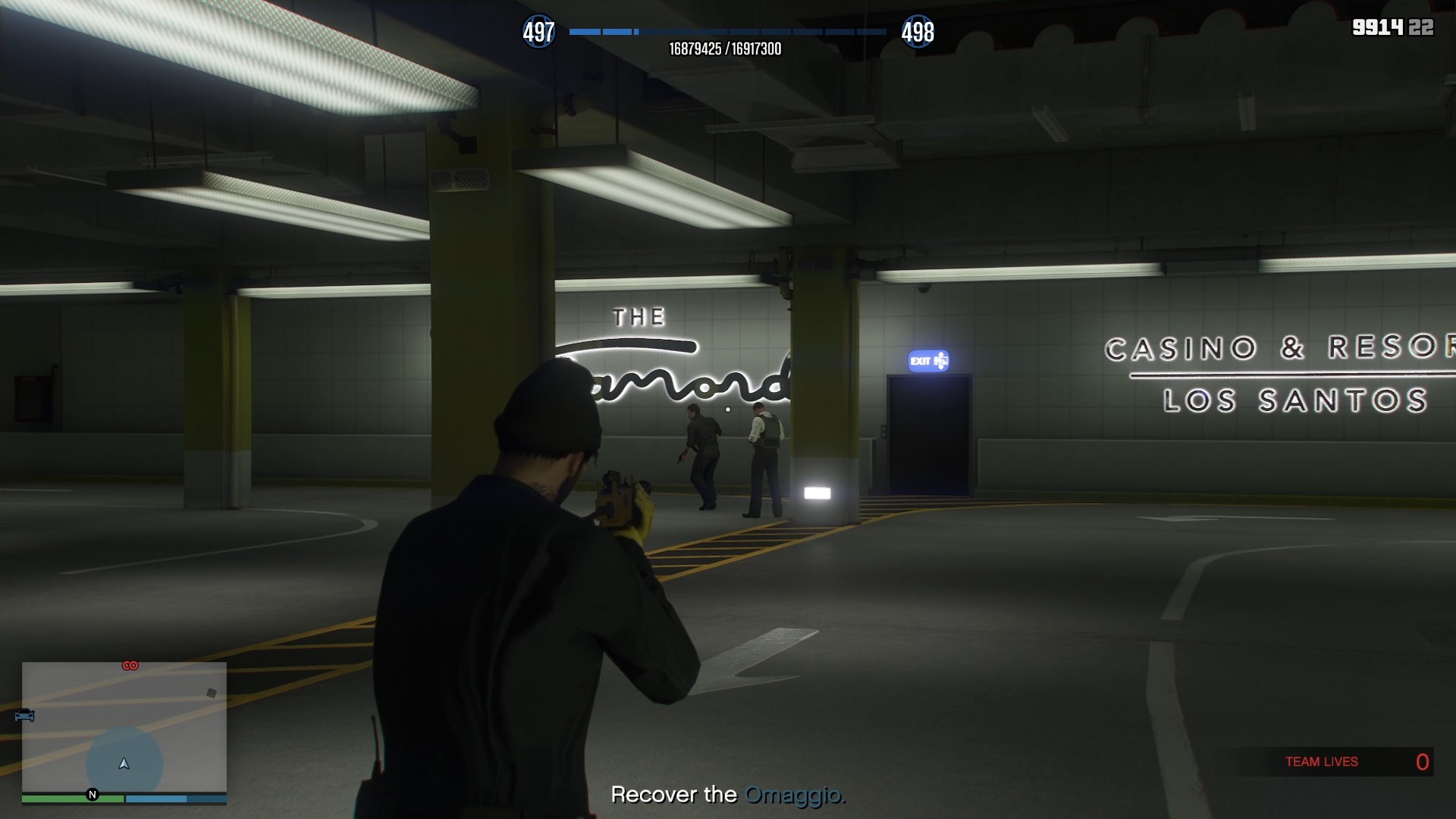The height and width of the screenshot is (819, 1456).
Task: Click the vehicle icon on the minimap
Action: coord(24,715)
